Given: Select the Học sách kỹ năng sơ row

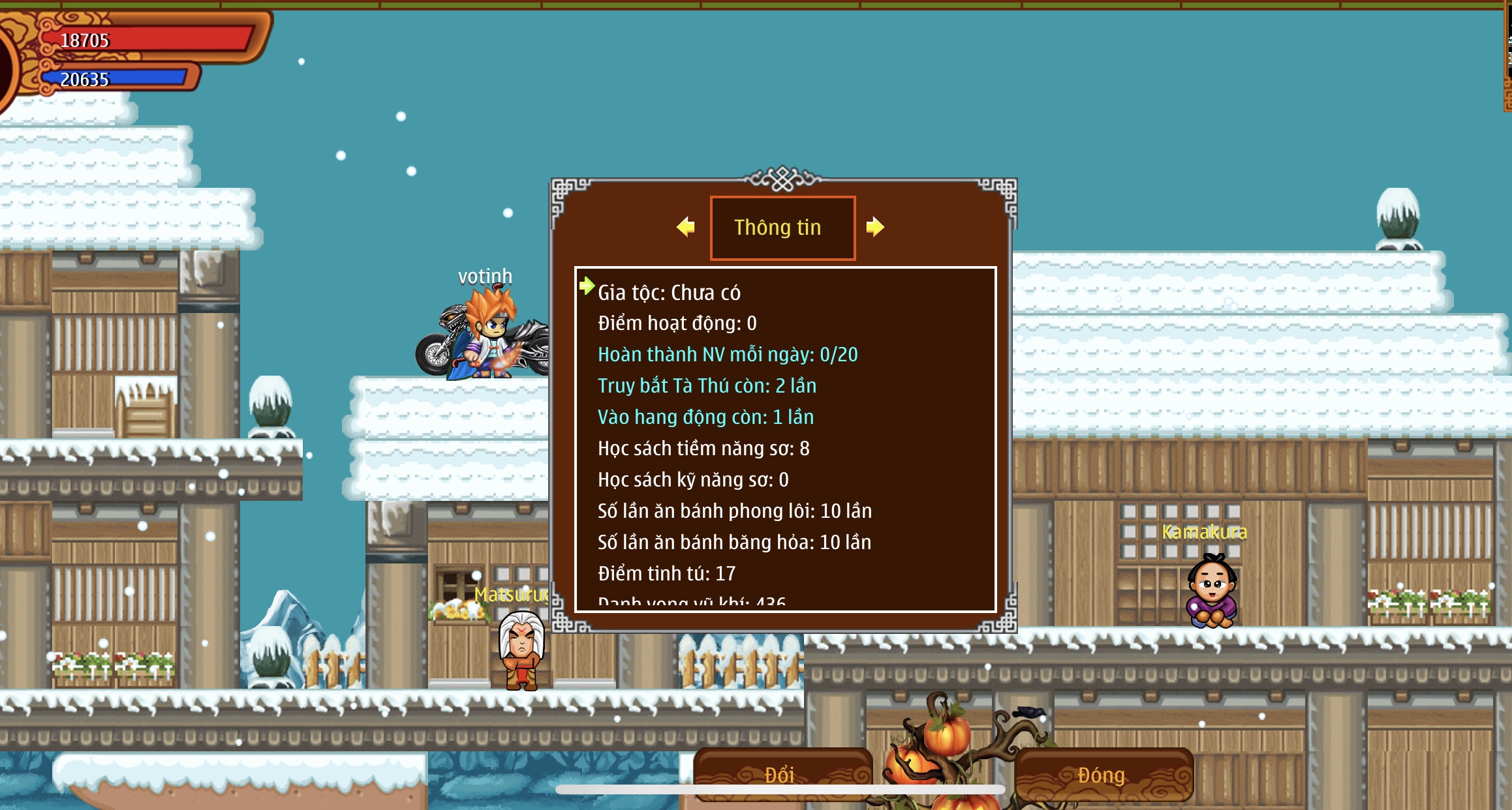Looking at the screenshot, I should (x=693, y=480).
